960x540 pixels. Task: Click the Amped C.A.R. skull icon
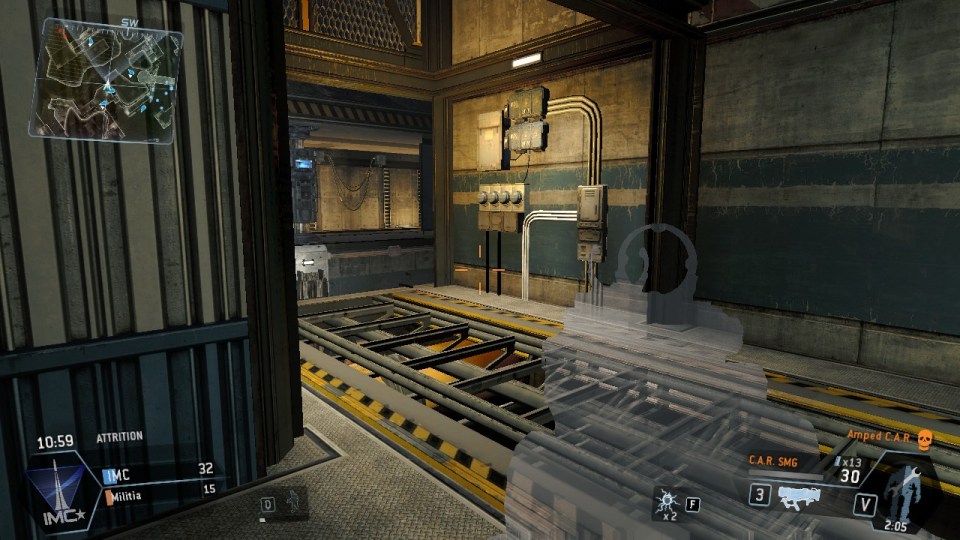pyautogui.click(x=923, y=437)
